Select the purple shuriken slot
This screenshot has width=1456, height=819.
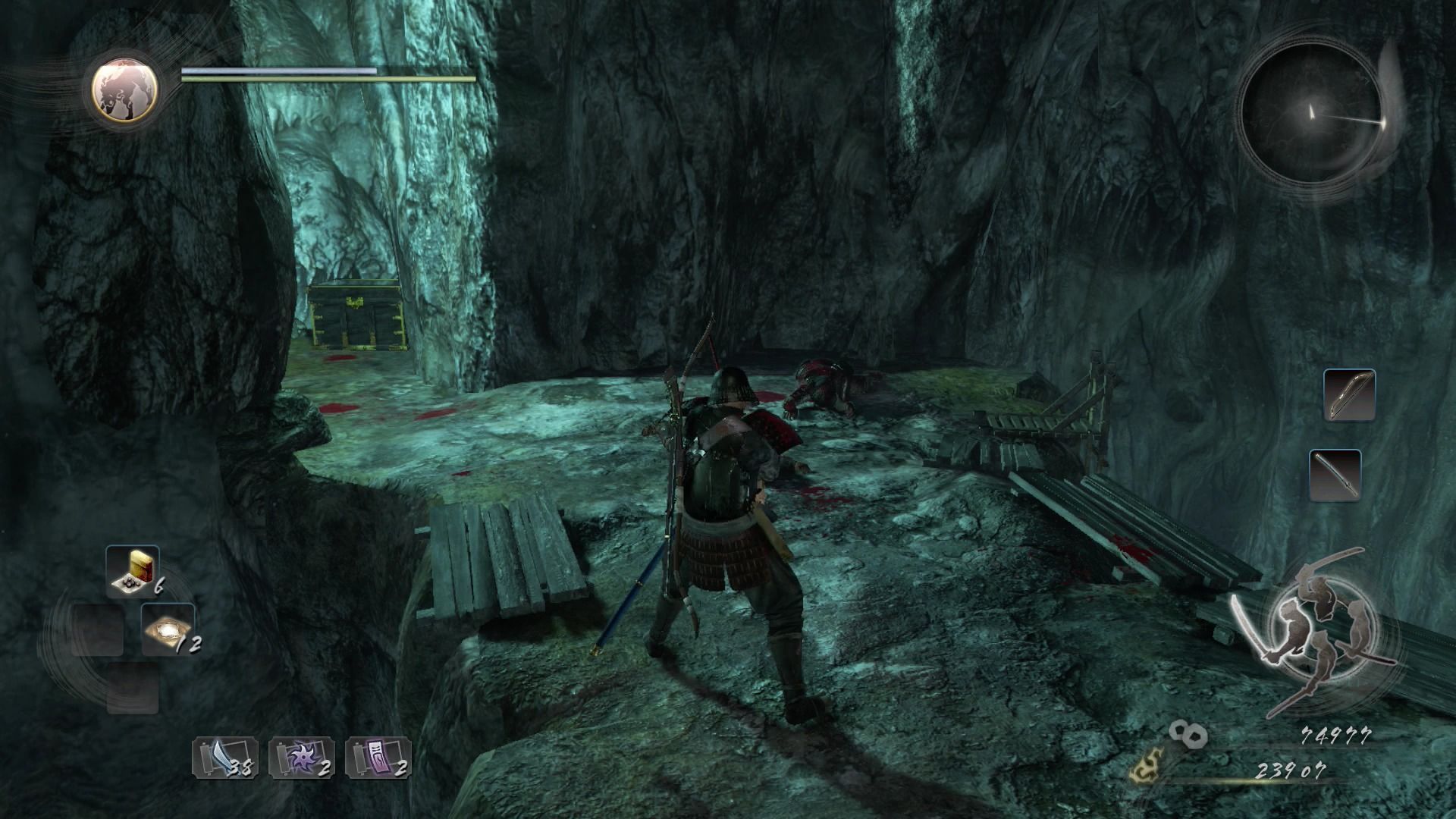tap(301, 758)
